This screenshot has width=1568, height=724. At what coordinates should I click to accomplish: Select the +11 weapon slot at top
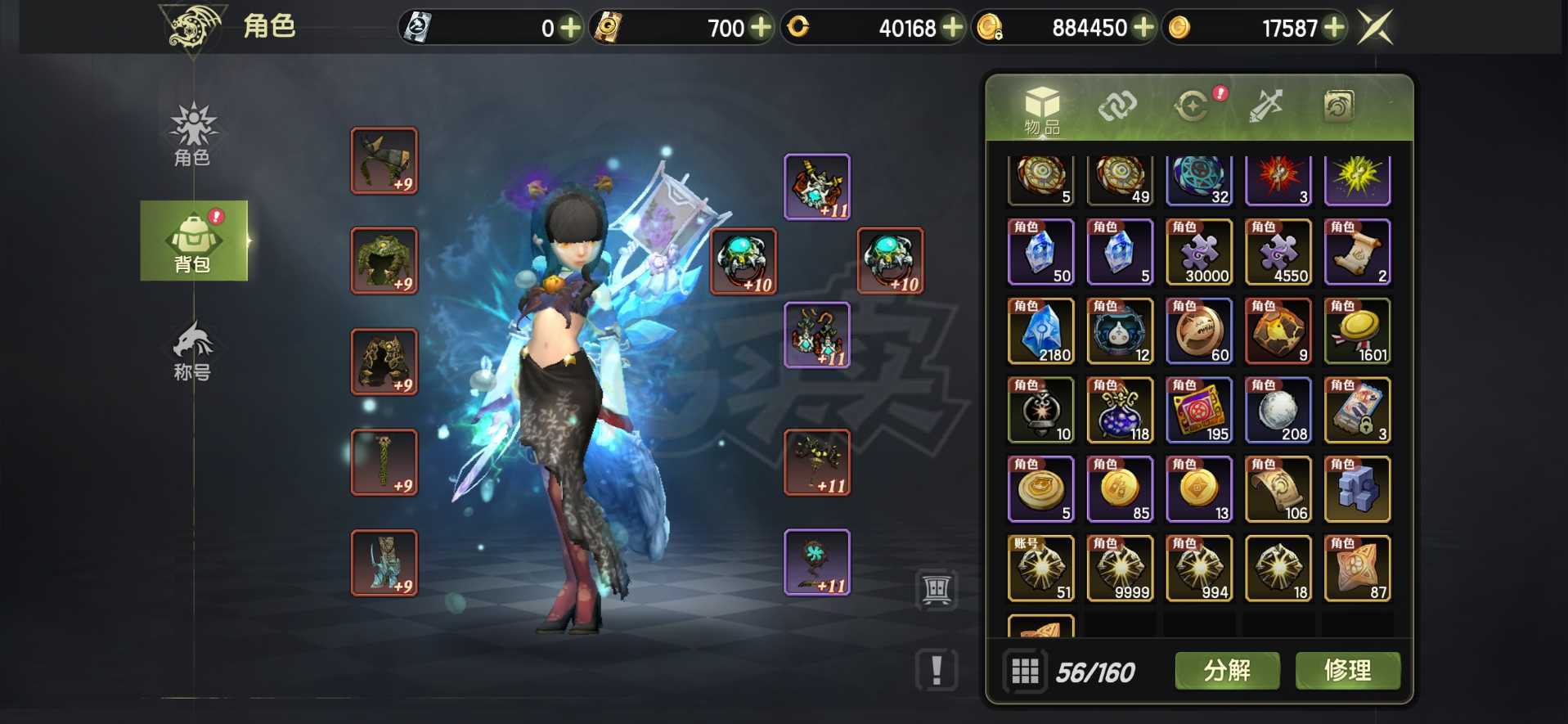coord(817,187)
